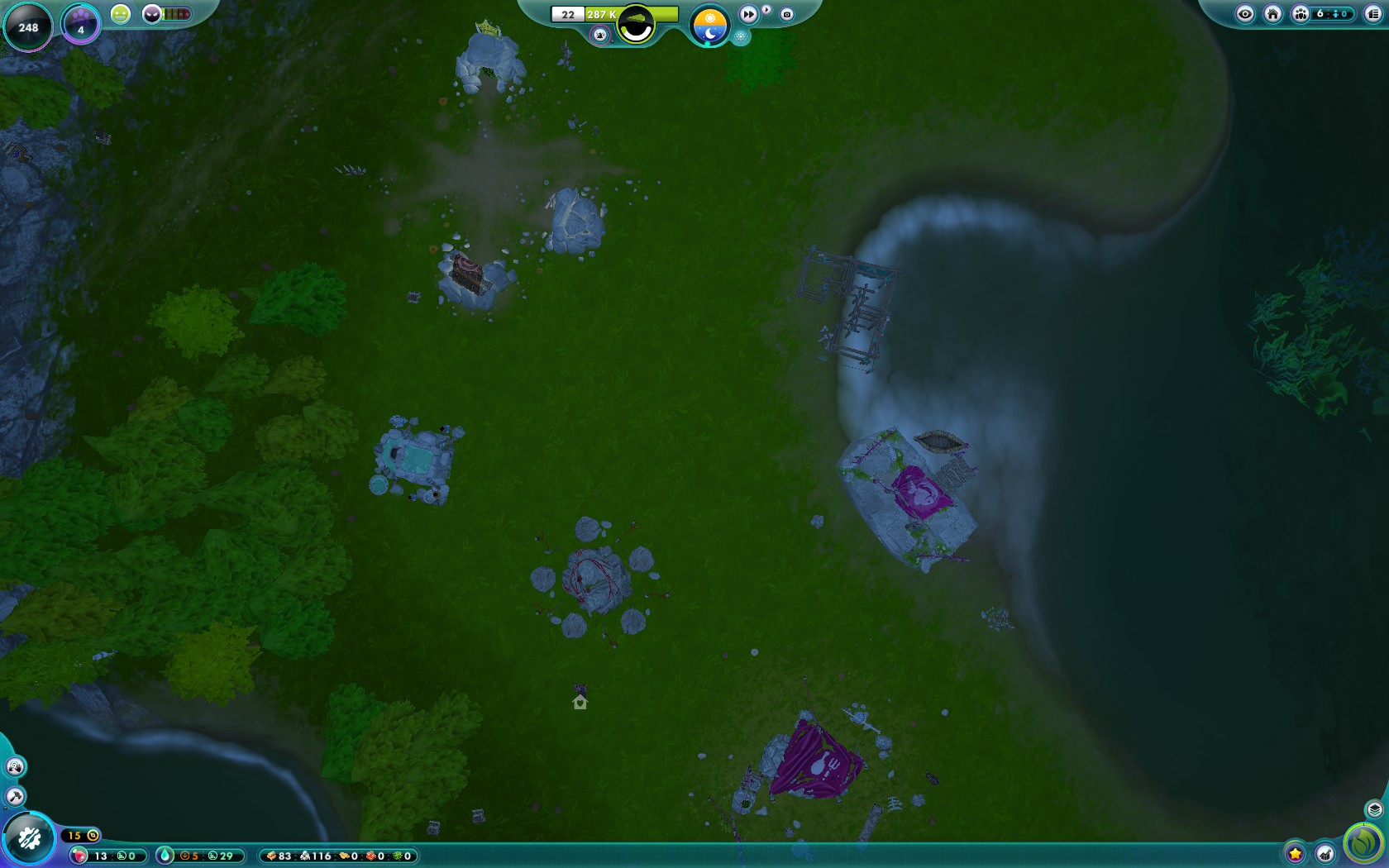This screenshot has width=1389, height=868.
Task: Activate the fast-forward speed button
Action: [748, 14]
